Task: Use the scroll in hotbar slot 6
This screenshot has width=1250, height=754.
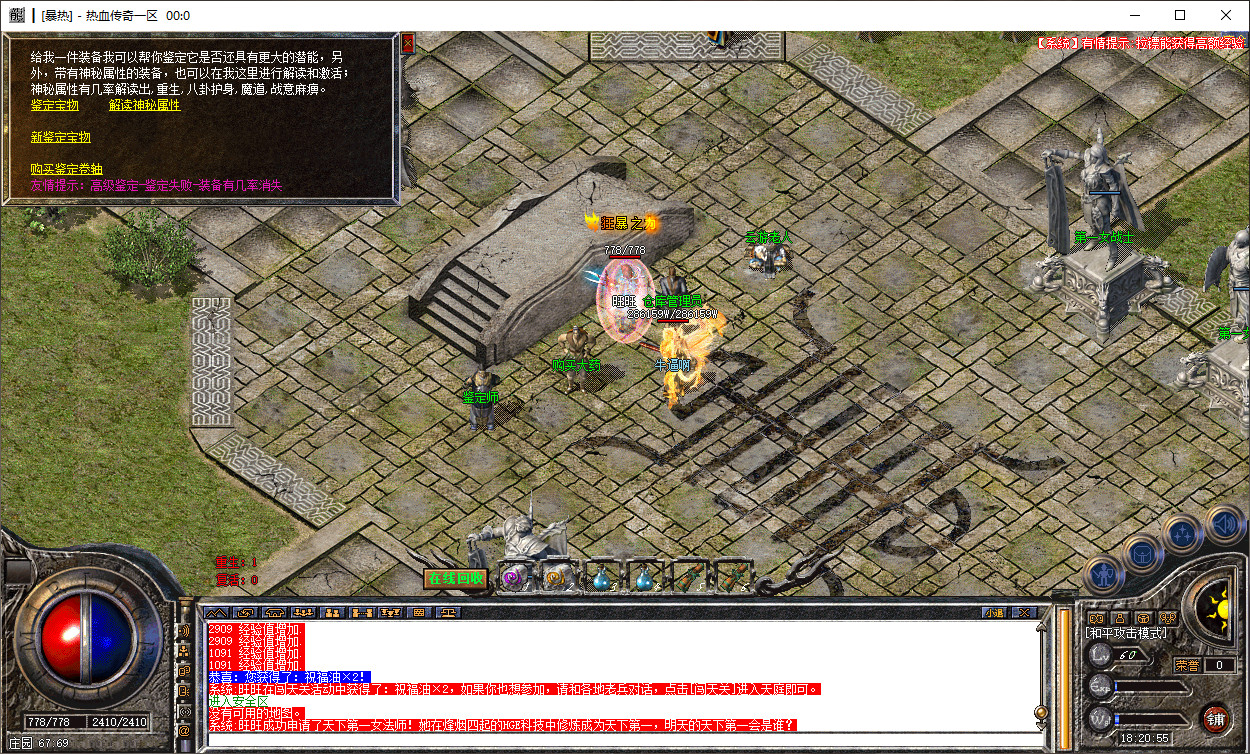Action: [733, 577]
